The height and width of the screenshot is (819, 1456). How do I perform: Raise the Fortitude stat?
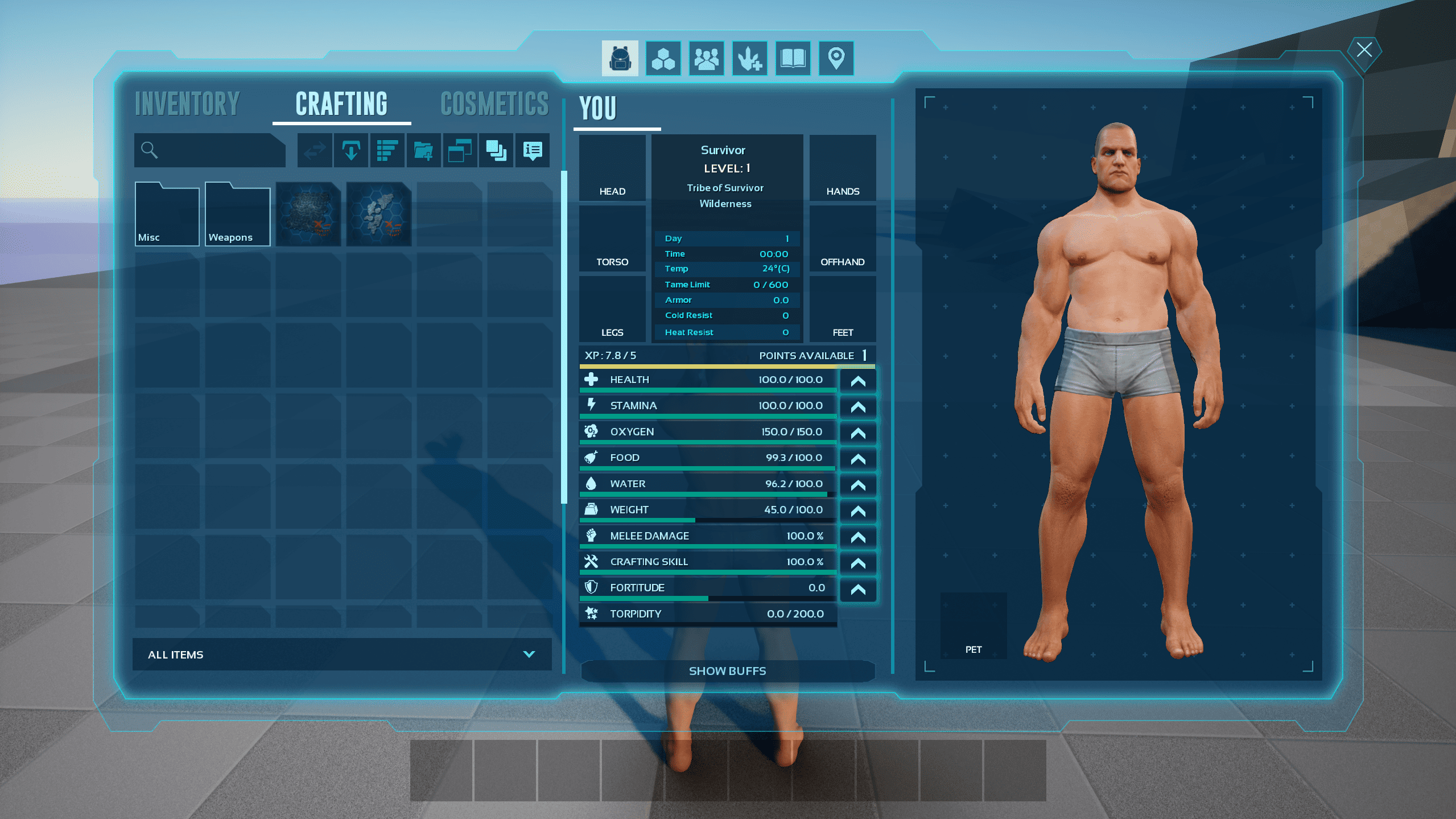[857, 589]
